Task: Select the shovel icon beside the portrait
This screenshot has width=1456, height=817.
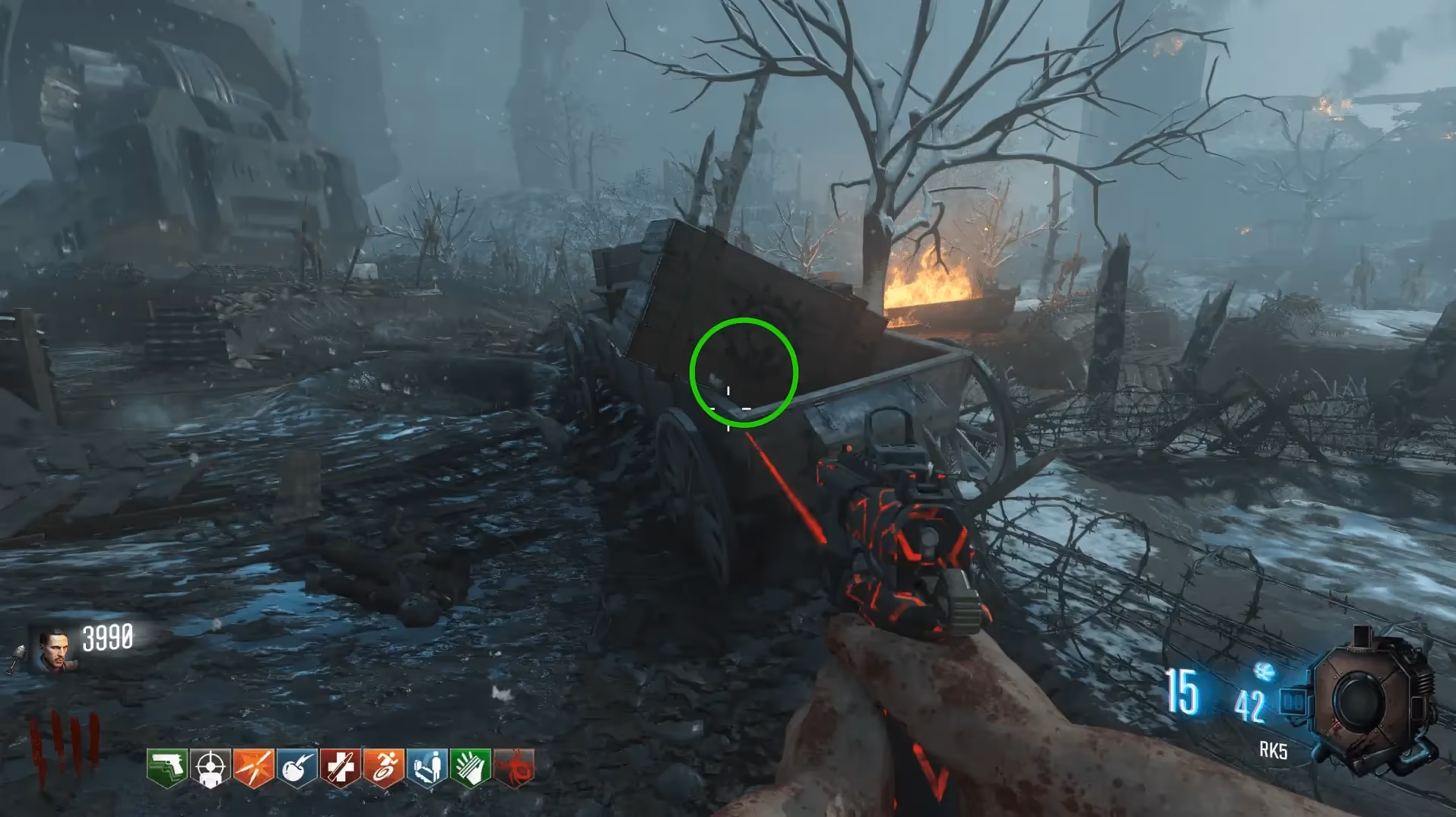Action: pos(18,658)
